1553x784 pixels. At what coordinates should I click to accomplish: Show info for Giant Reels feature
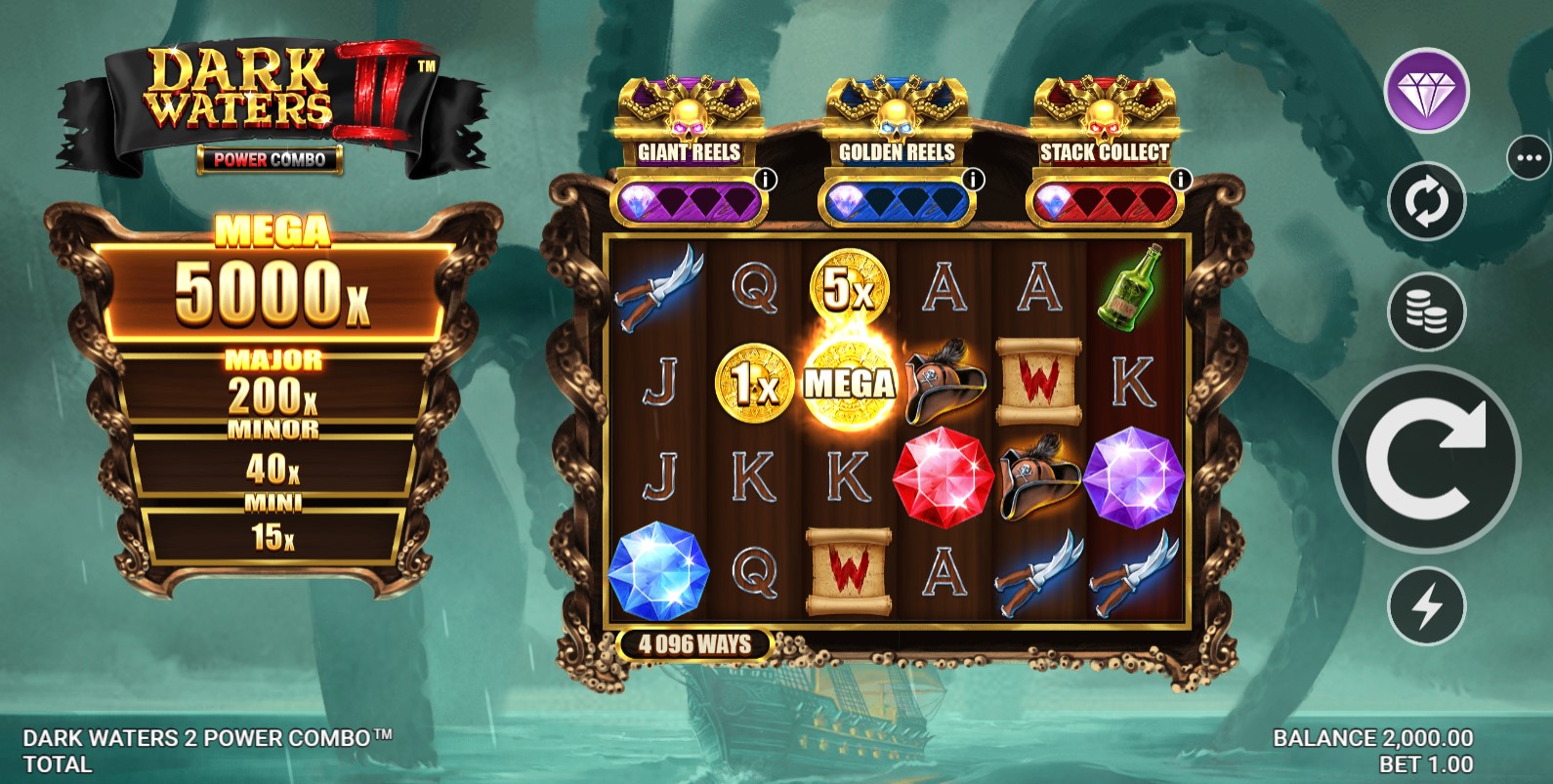(x=767, y=180)
